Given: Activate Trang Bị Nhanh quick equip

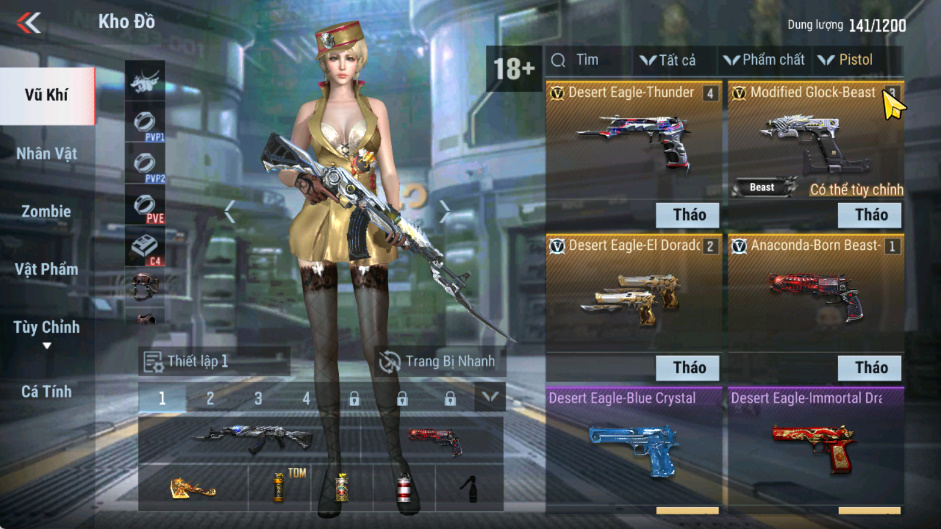Looking at the screenshot, I should click(438, 361).
